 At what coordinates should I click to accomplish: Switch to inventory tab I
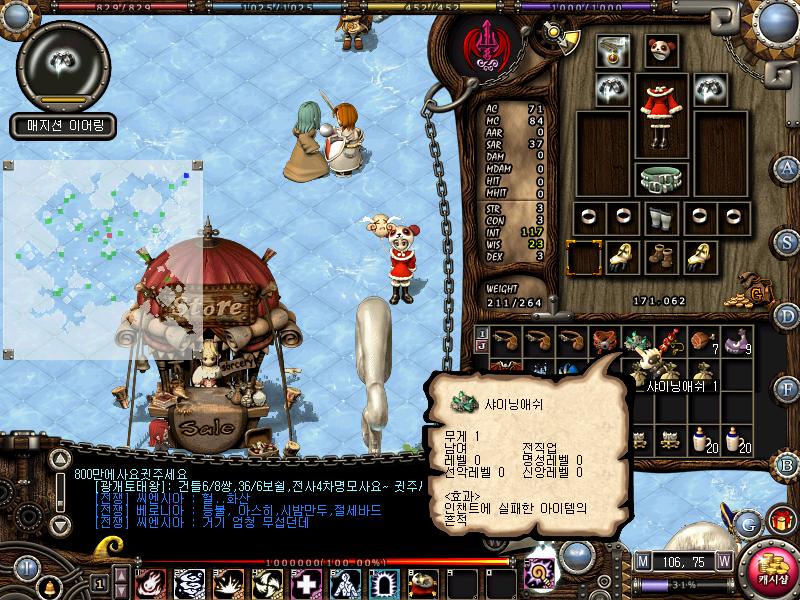tap(482, 333)
